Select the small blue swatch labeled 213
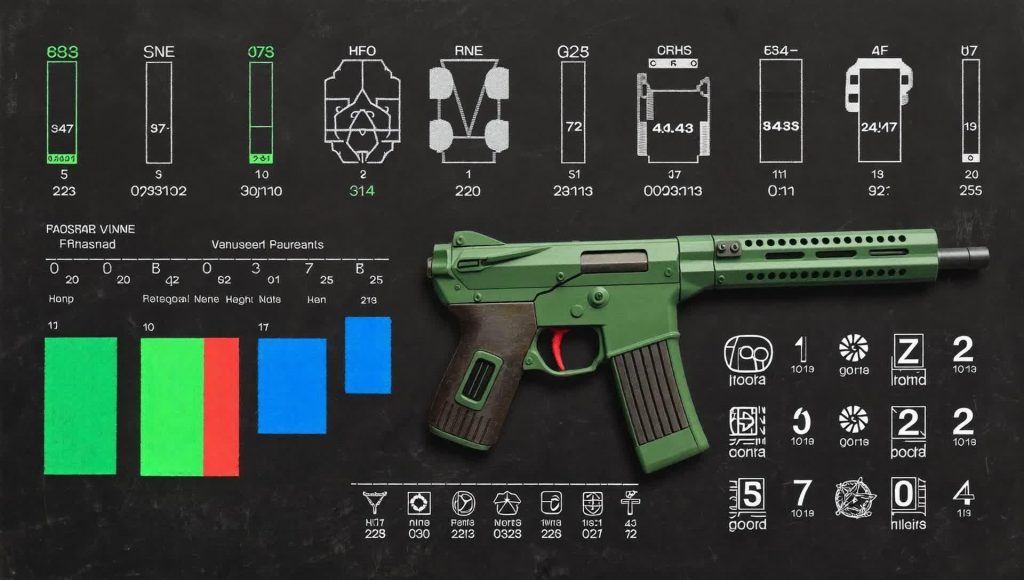 coord(368,355)
